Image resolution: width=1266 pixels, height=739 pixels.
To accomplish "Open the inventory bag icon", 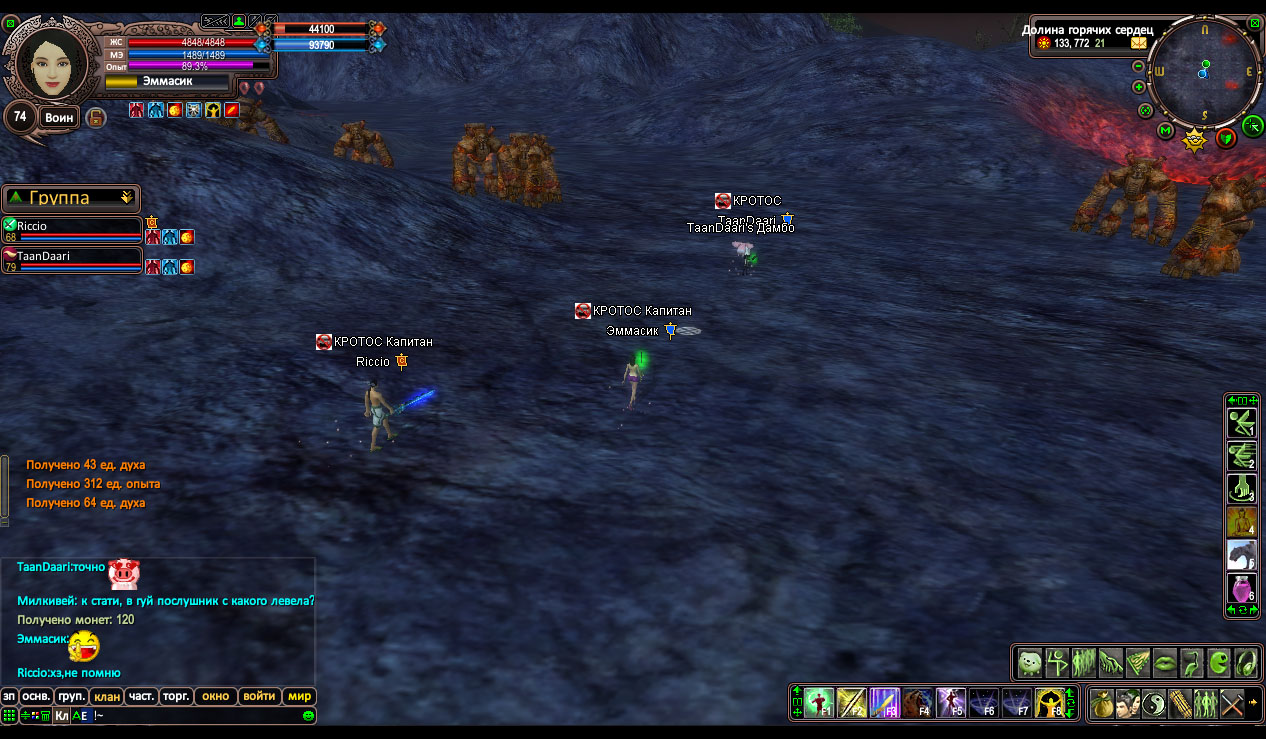I will 1102,703.
